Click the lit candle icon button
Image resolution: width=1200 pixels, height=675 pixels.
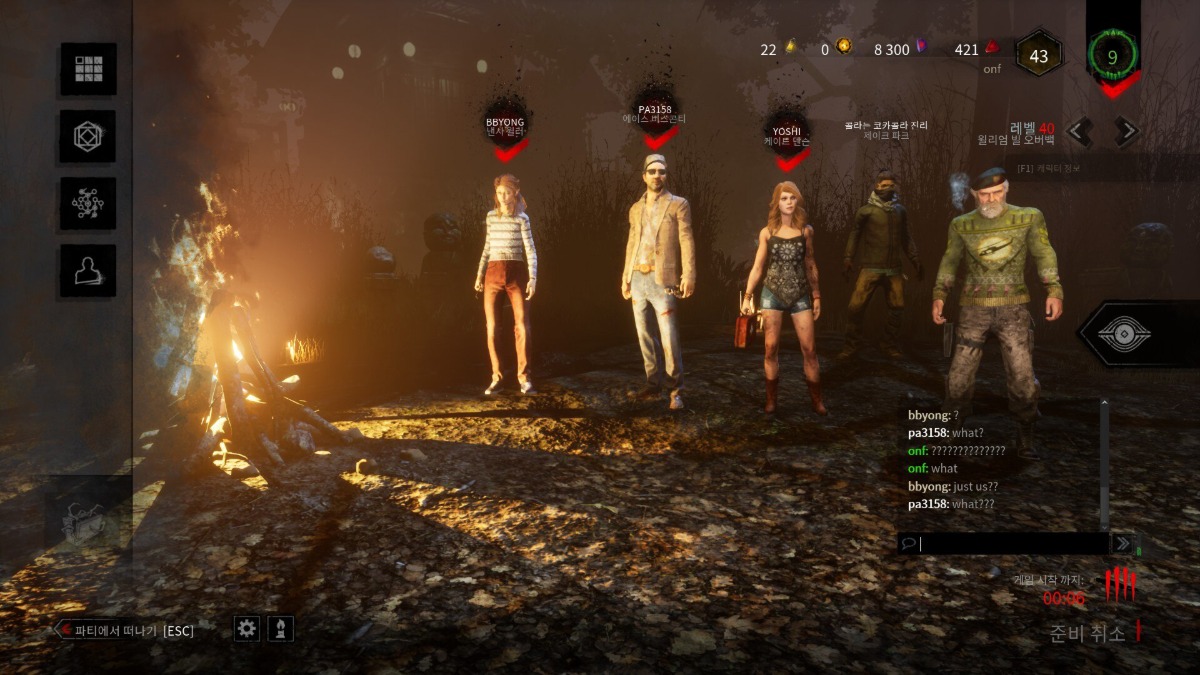point(281,629)
